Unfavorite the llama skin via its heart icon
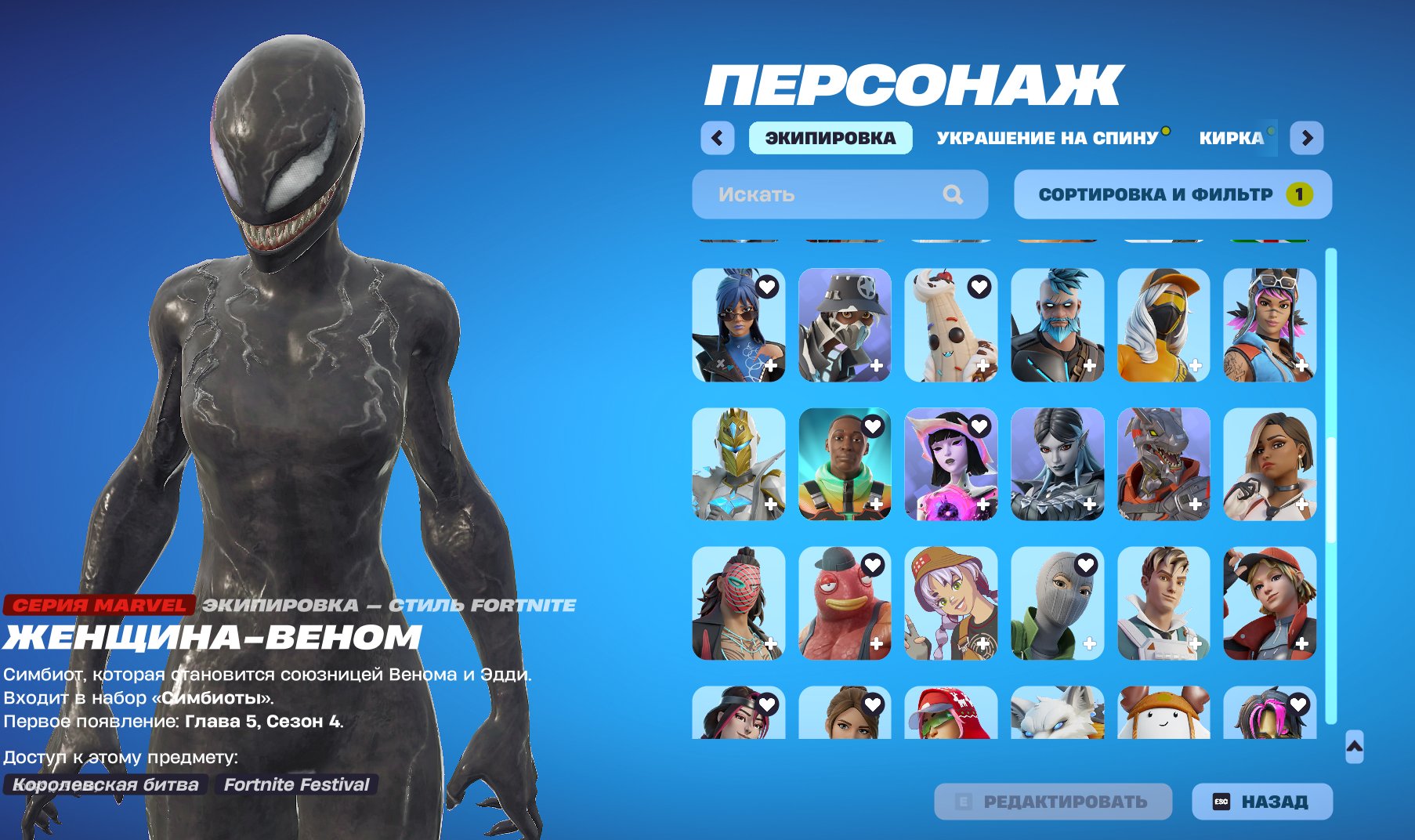This screenshot has height=840, width=1415. 978,285
